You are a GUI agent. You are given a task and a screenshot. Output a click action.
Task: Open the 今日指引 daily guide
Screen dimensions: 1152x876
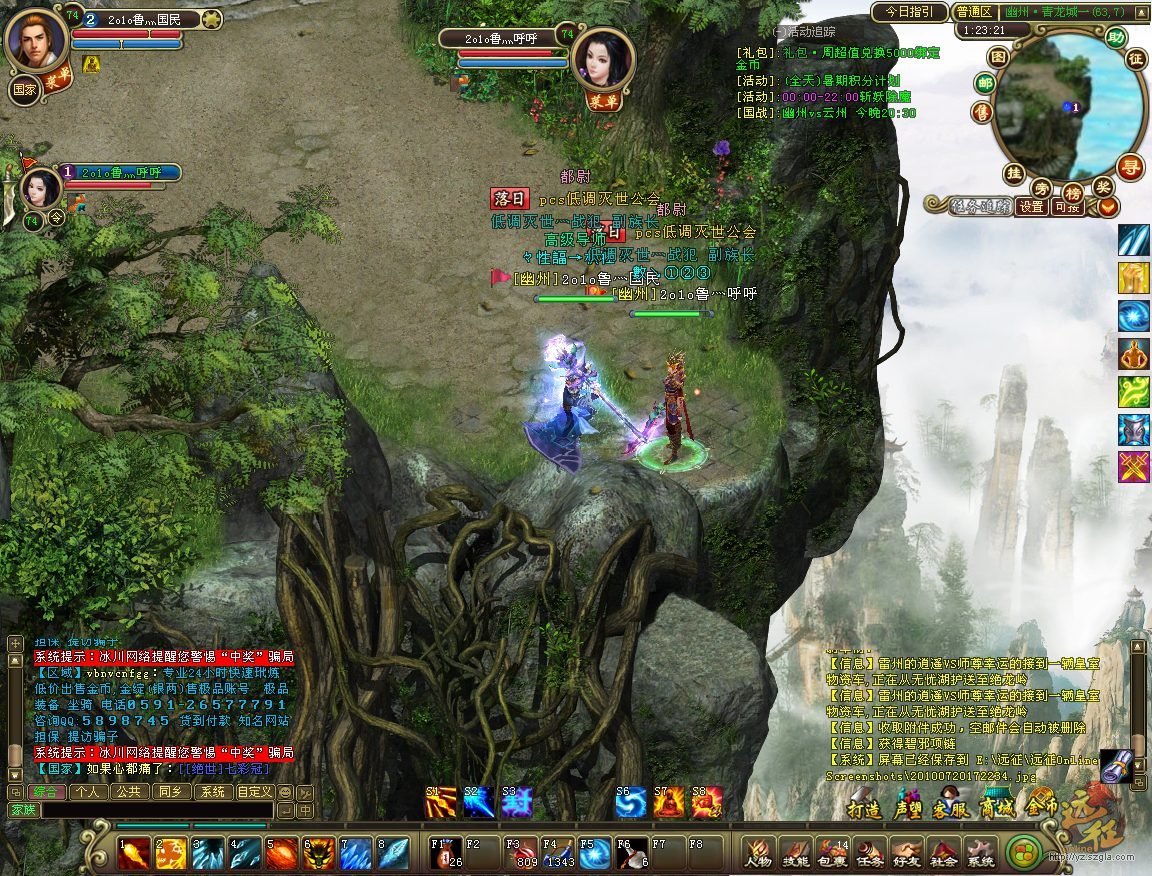908,12
